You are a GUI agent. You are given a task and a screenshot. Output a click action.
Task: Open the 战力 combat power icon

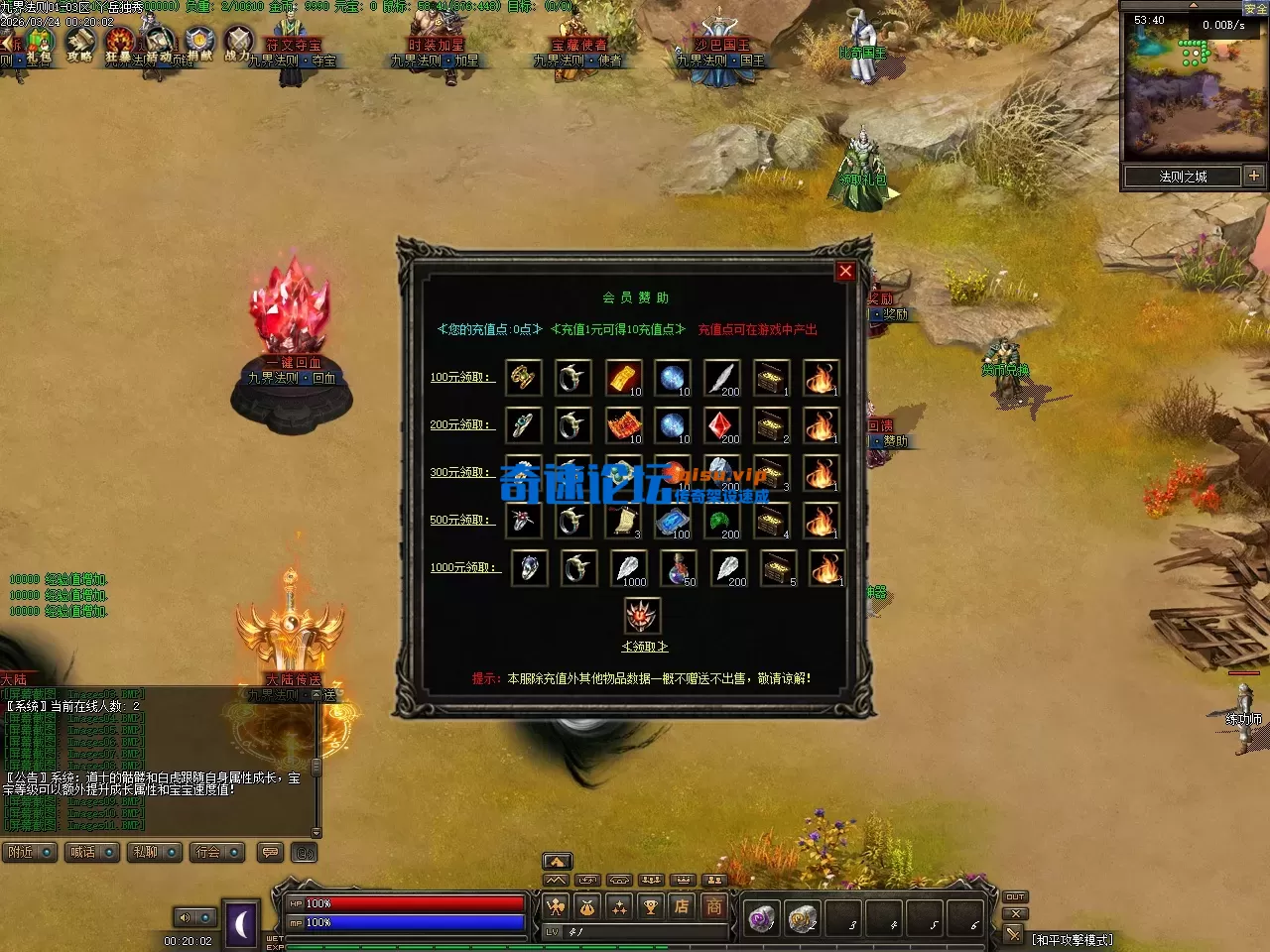tap(238, 45)
